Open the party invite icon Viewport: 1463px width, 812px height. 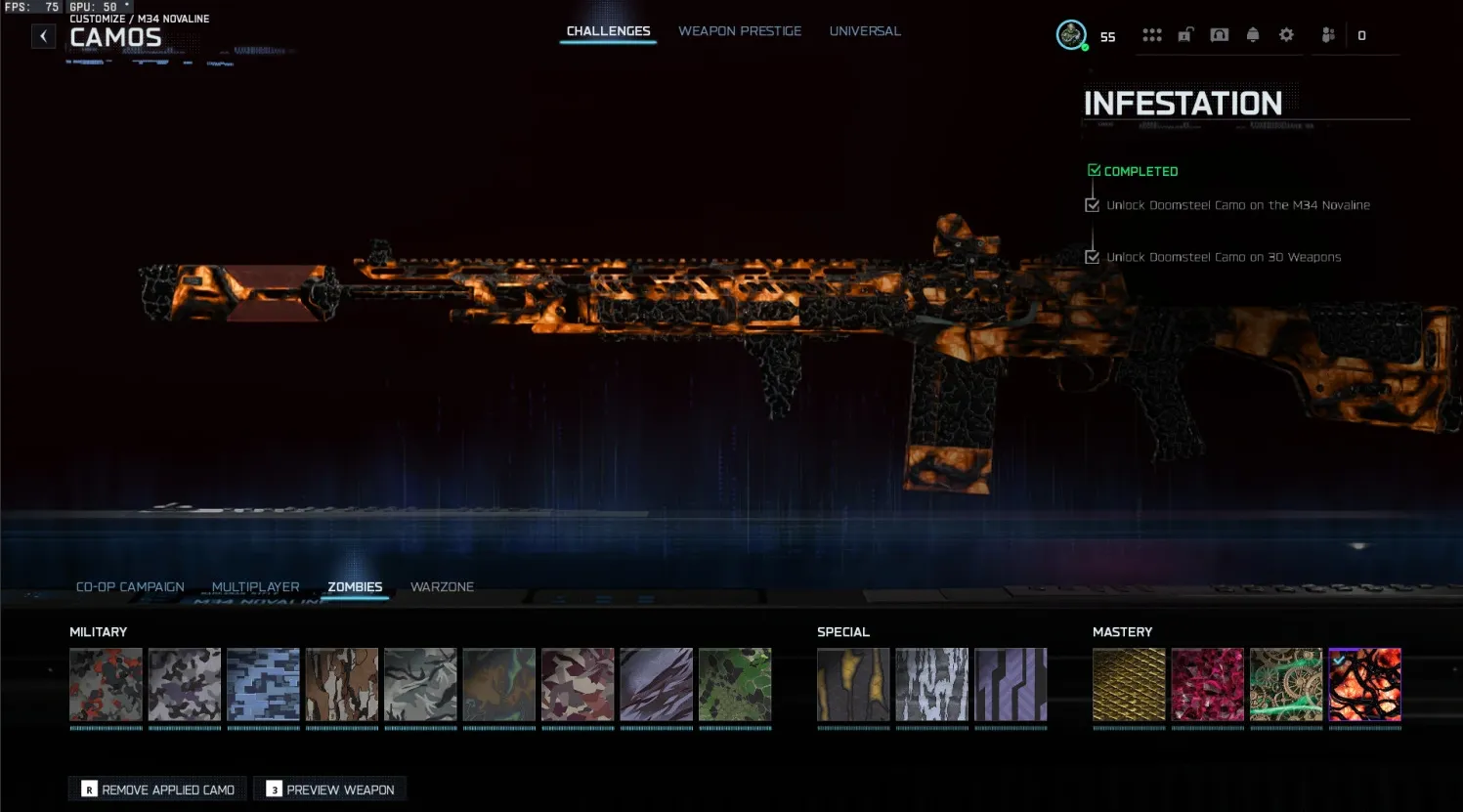tap(1327, 34)
